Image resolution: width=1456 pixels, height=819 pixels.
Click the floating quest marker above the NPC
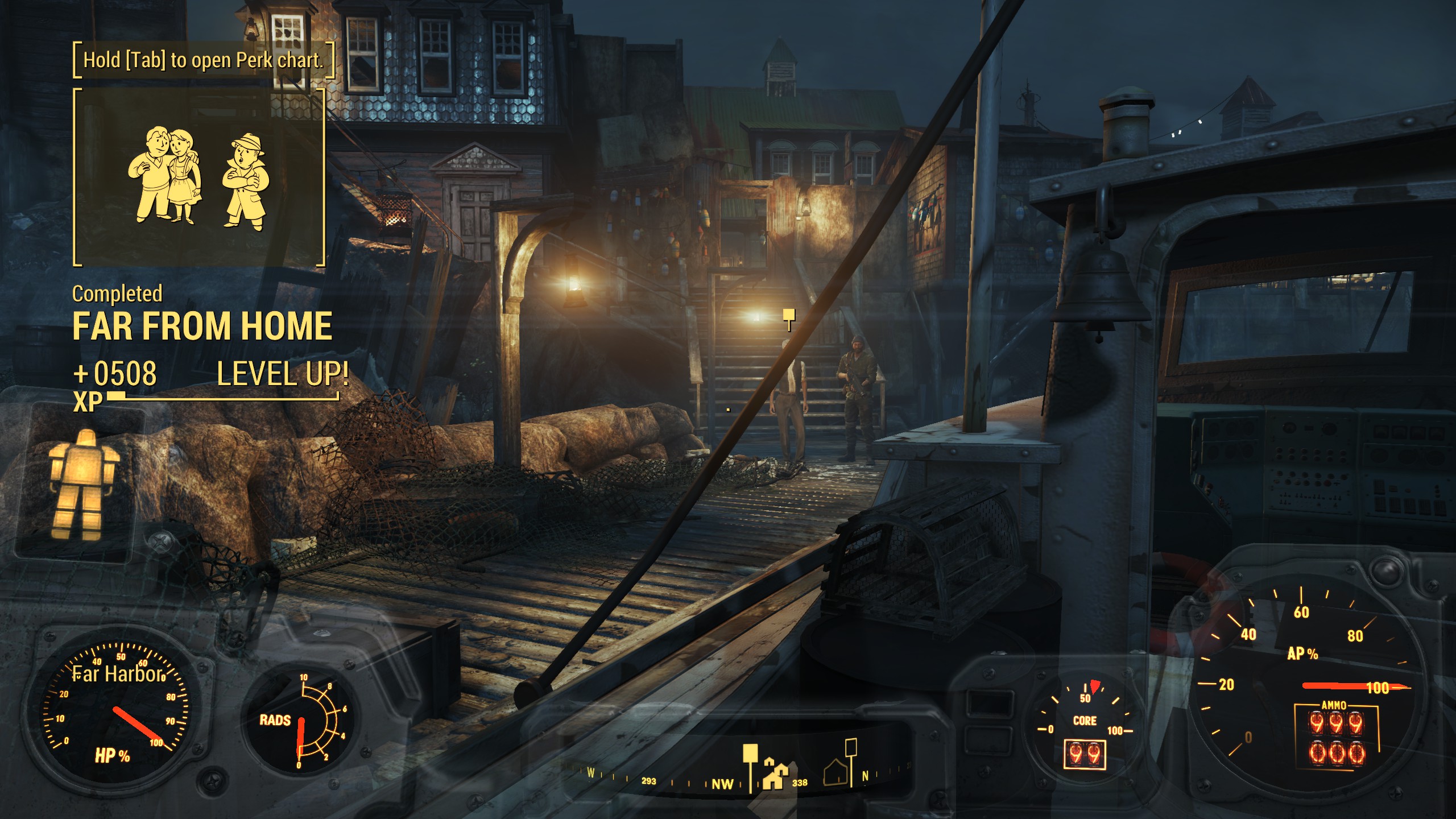[788, 316]
